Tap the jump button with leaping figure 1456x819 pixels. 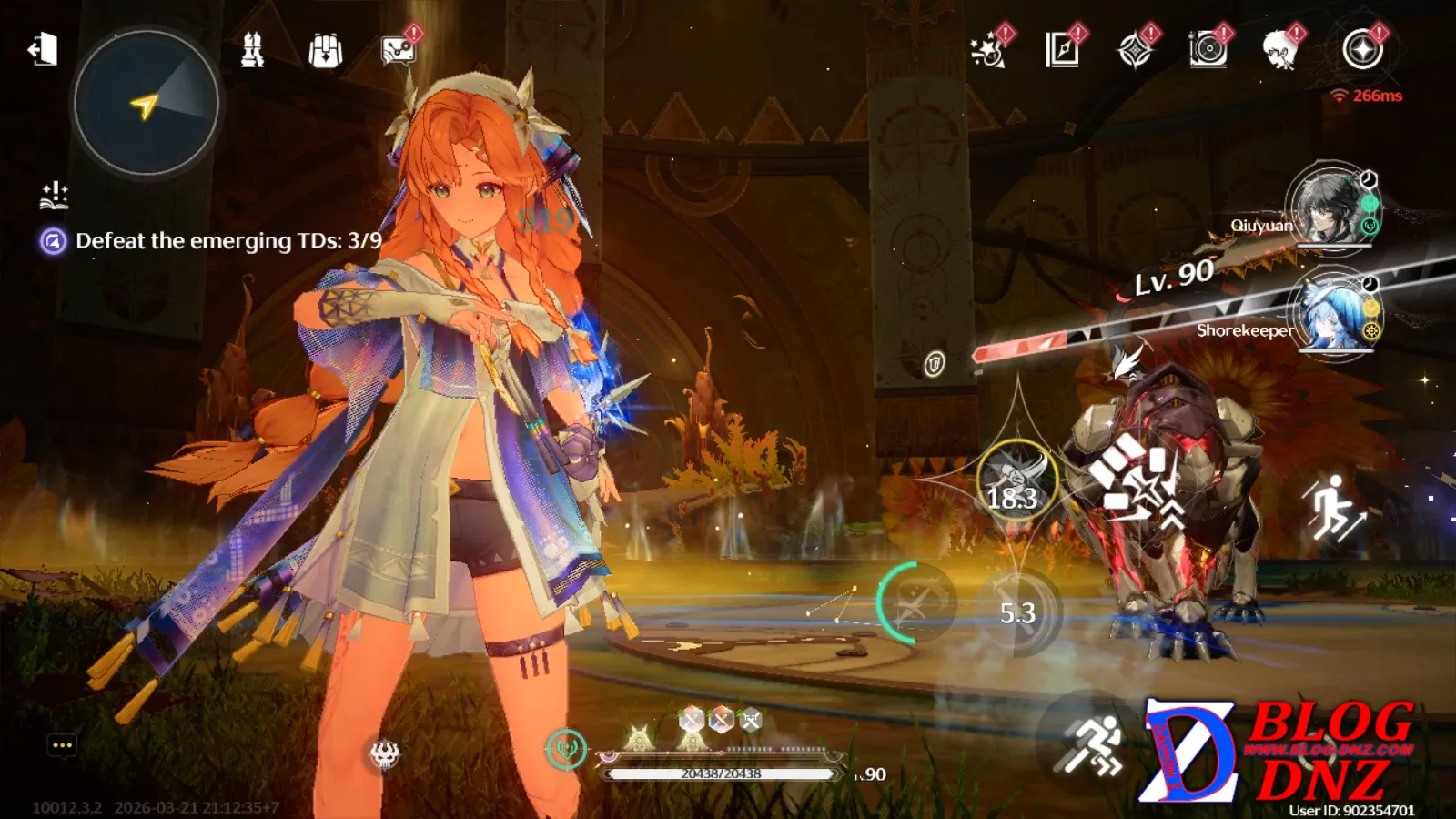click(1334, 509)
